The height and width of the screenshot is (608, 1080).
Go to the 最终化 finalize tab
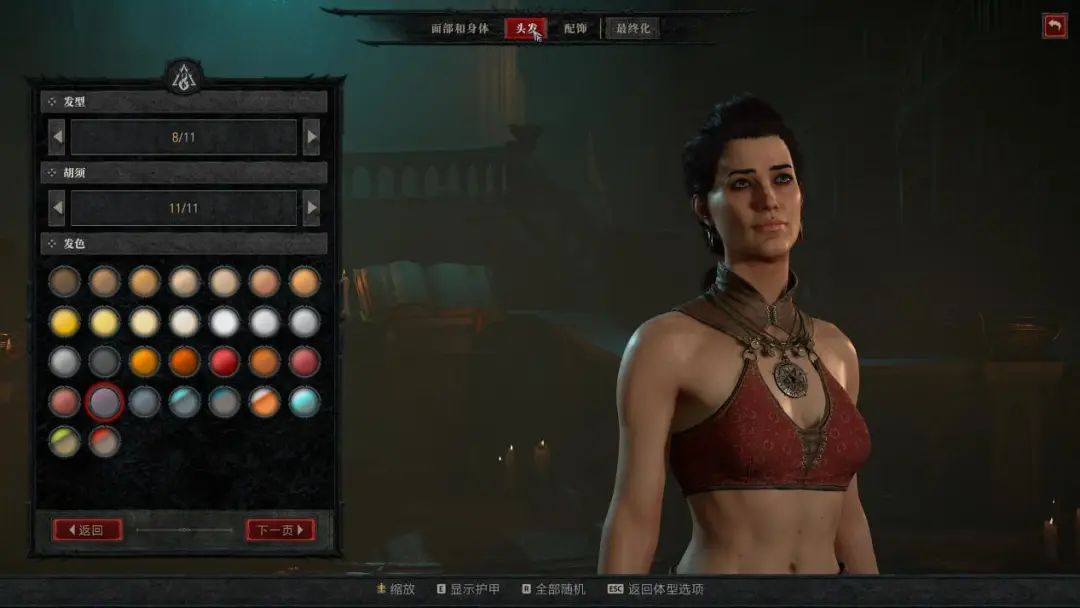tap(632, 28)
